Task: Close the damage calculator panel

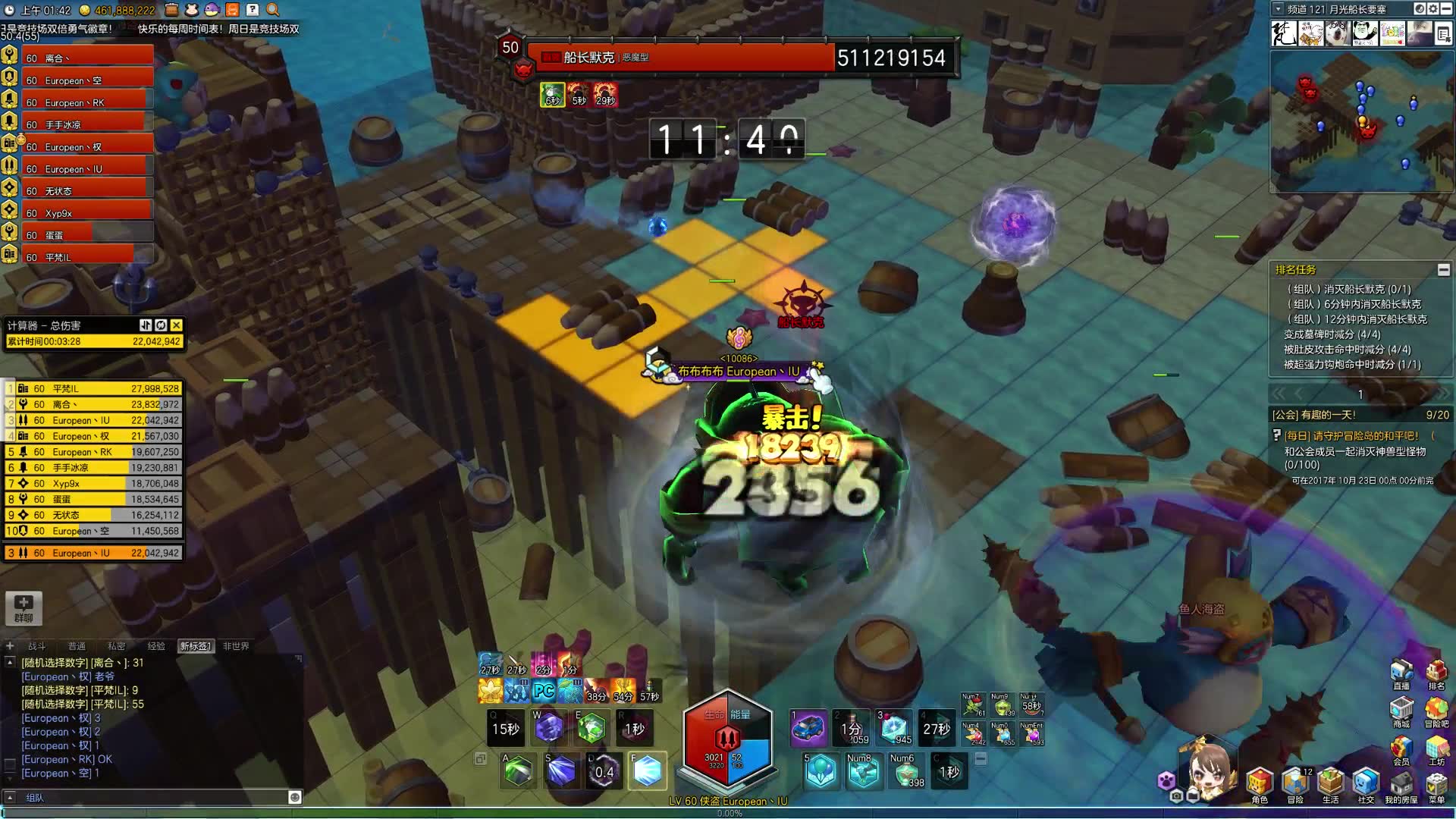Action: pyautogui.click(x=176, y=325)
